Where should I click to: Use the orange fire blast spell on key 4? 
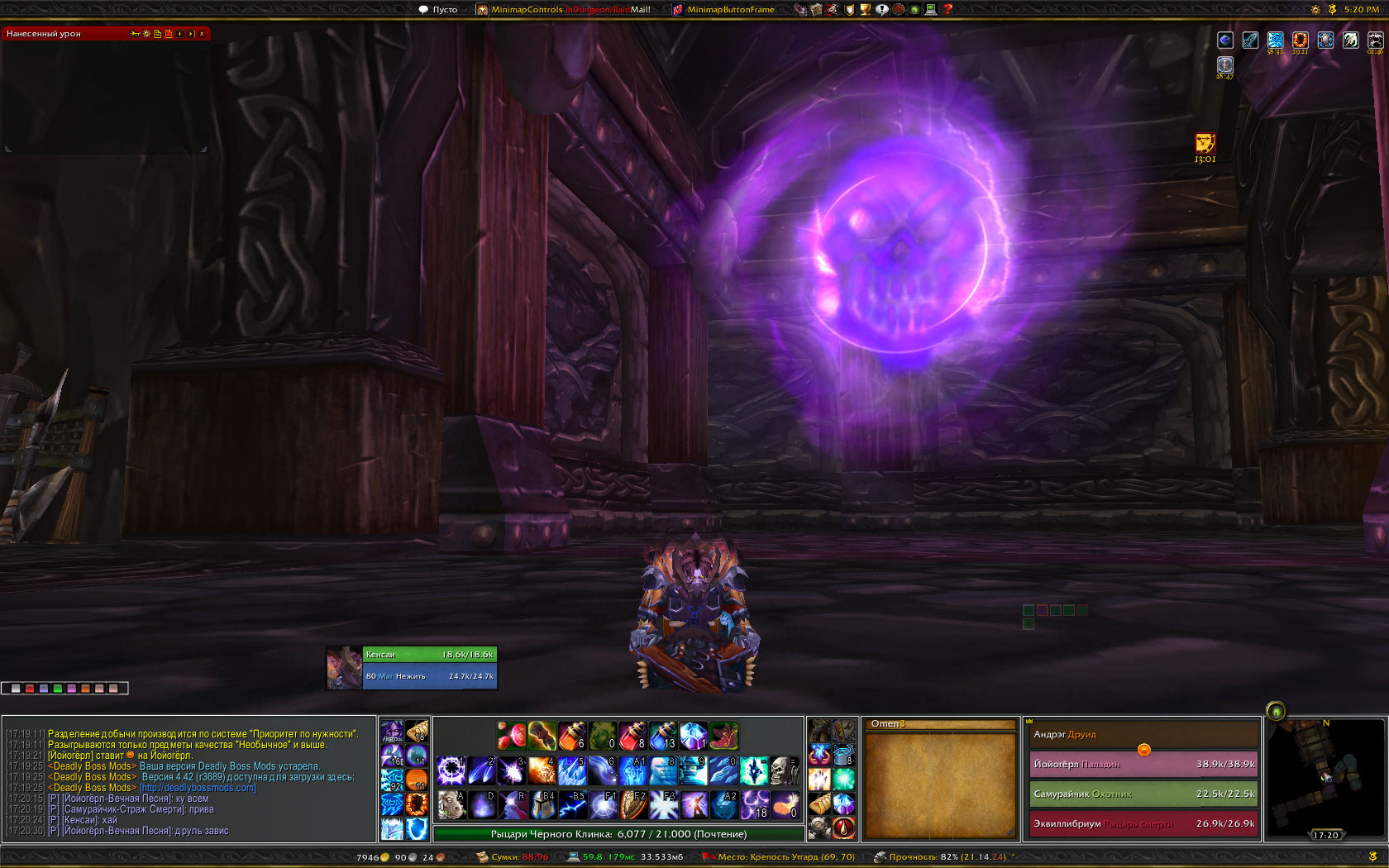(x=542, y=770)
